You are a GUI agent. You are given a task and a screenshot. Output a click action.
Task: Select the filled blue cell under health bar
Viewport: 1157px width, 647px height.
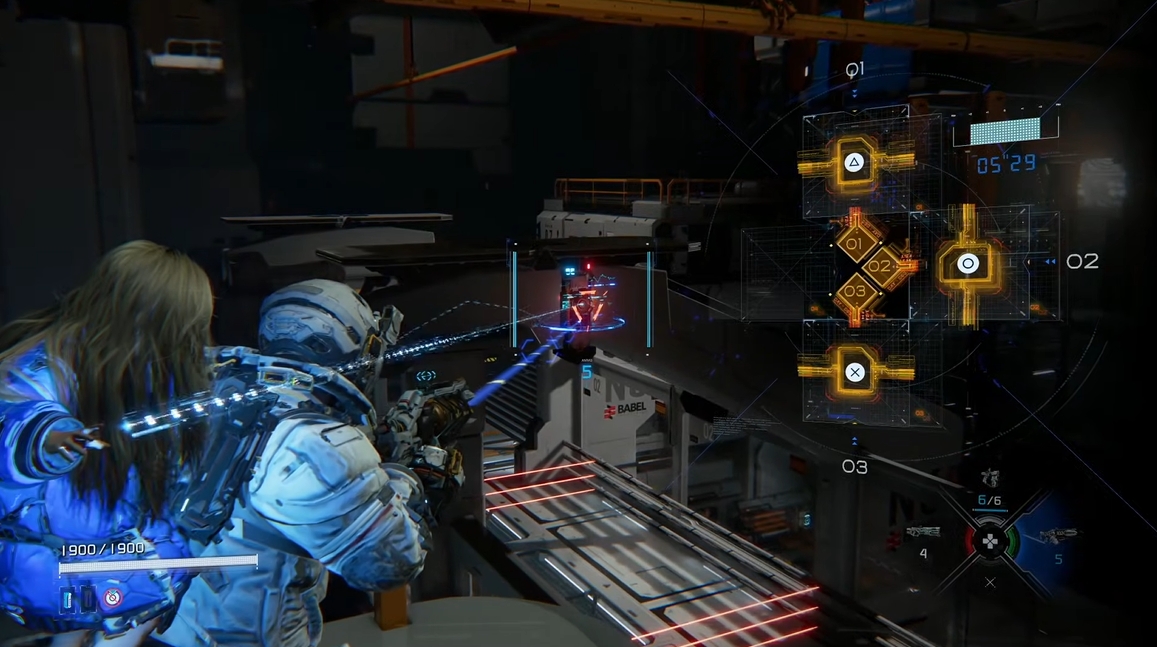point(68,598)
